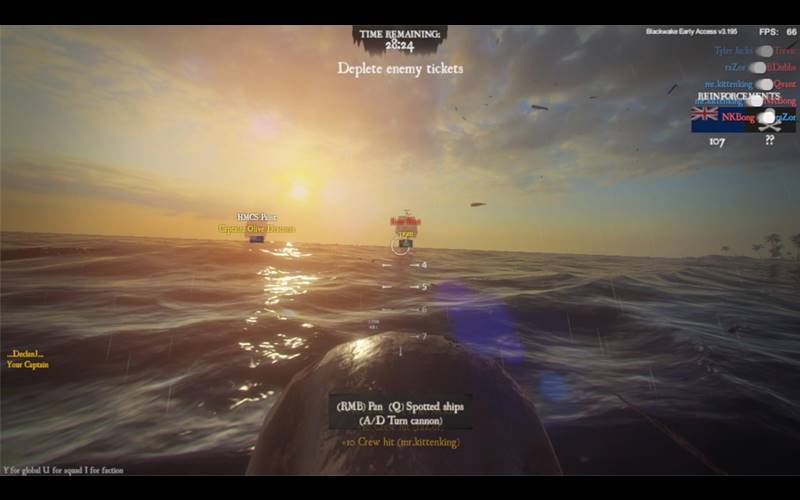Click the Deplete enemy tickets objective
Screen dimensions: 800x500
point(400,68)
